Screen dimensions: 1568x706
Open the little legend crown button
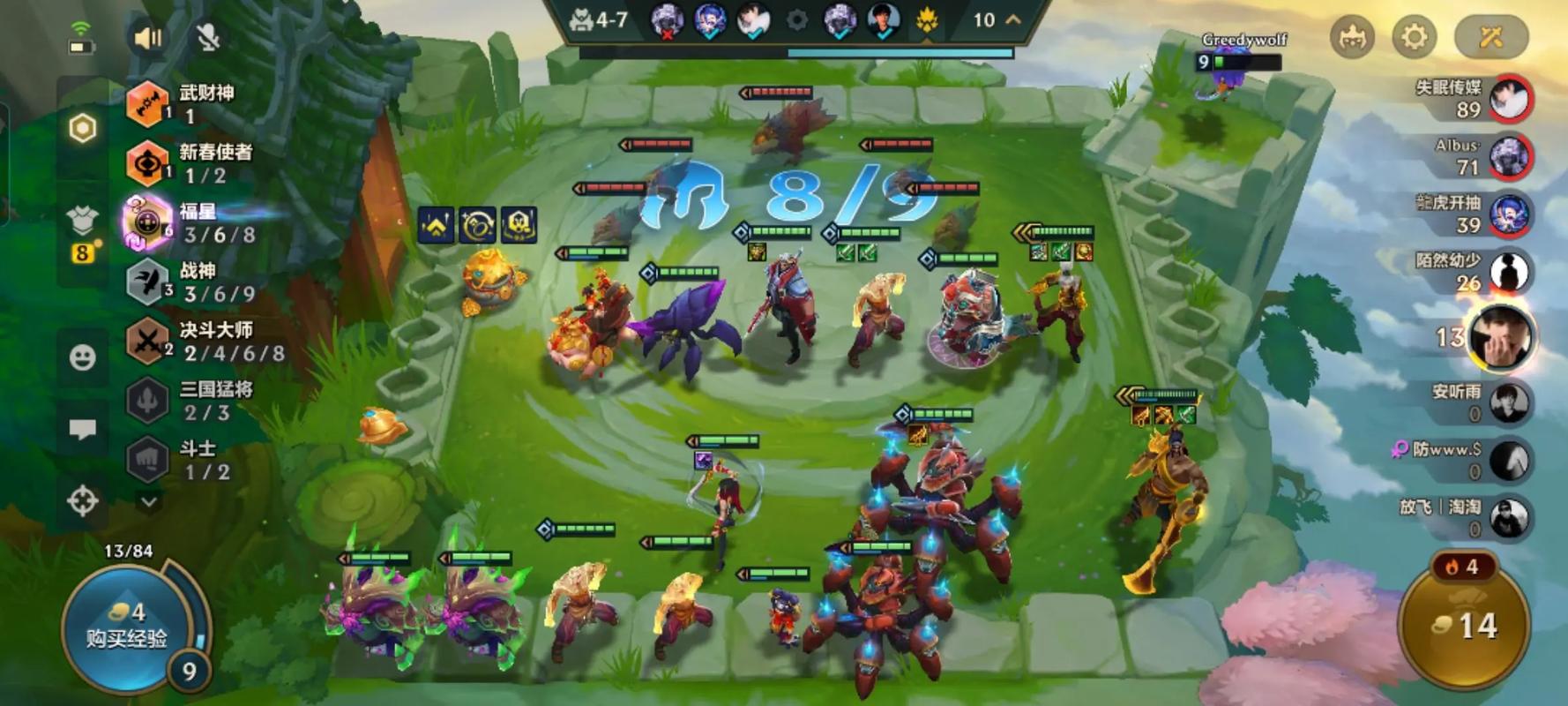coord(1352,37)
